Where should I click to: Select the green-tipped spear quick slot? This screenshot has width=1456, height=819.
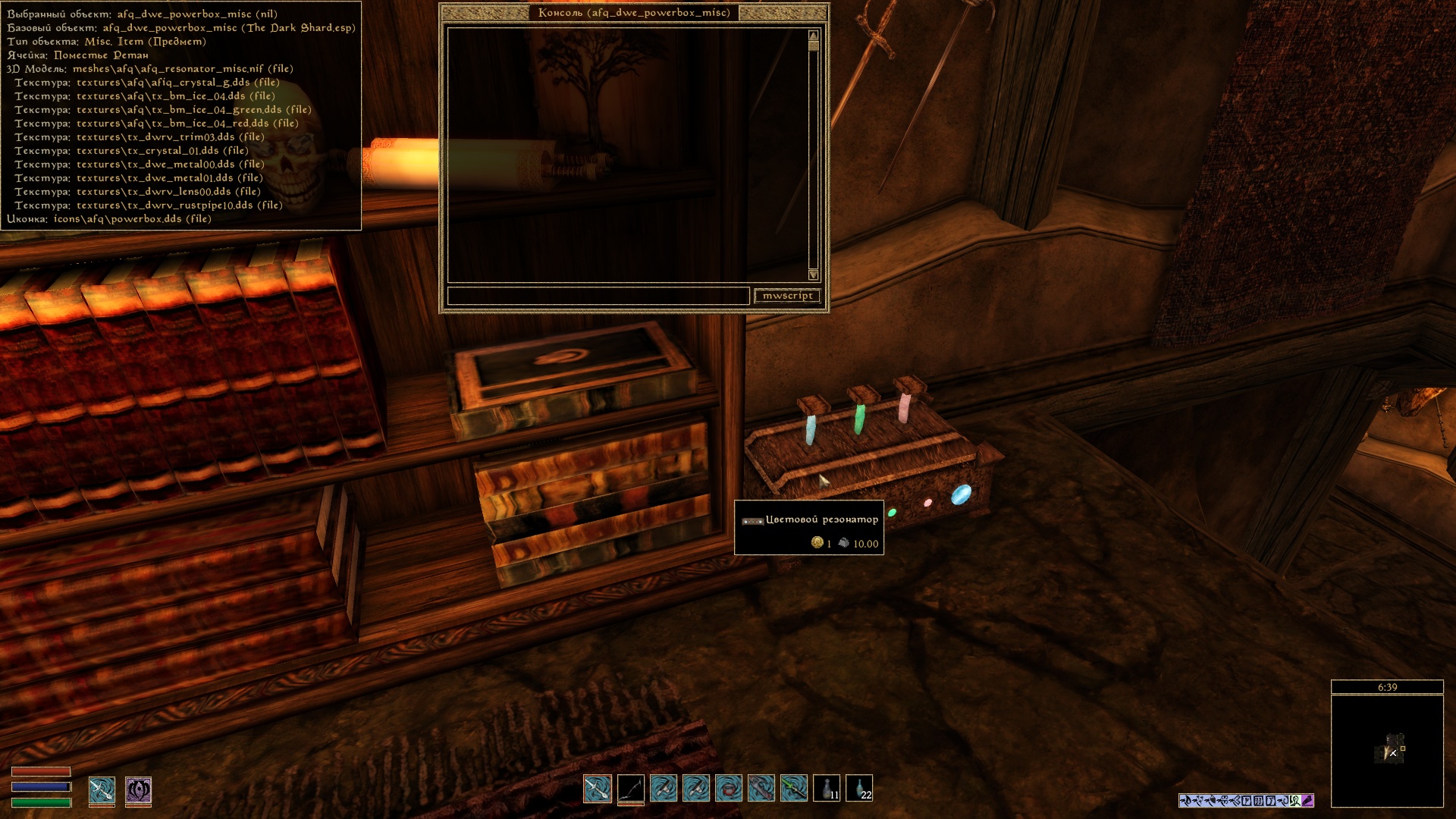(794, 789)
